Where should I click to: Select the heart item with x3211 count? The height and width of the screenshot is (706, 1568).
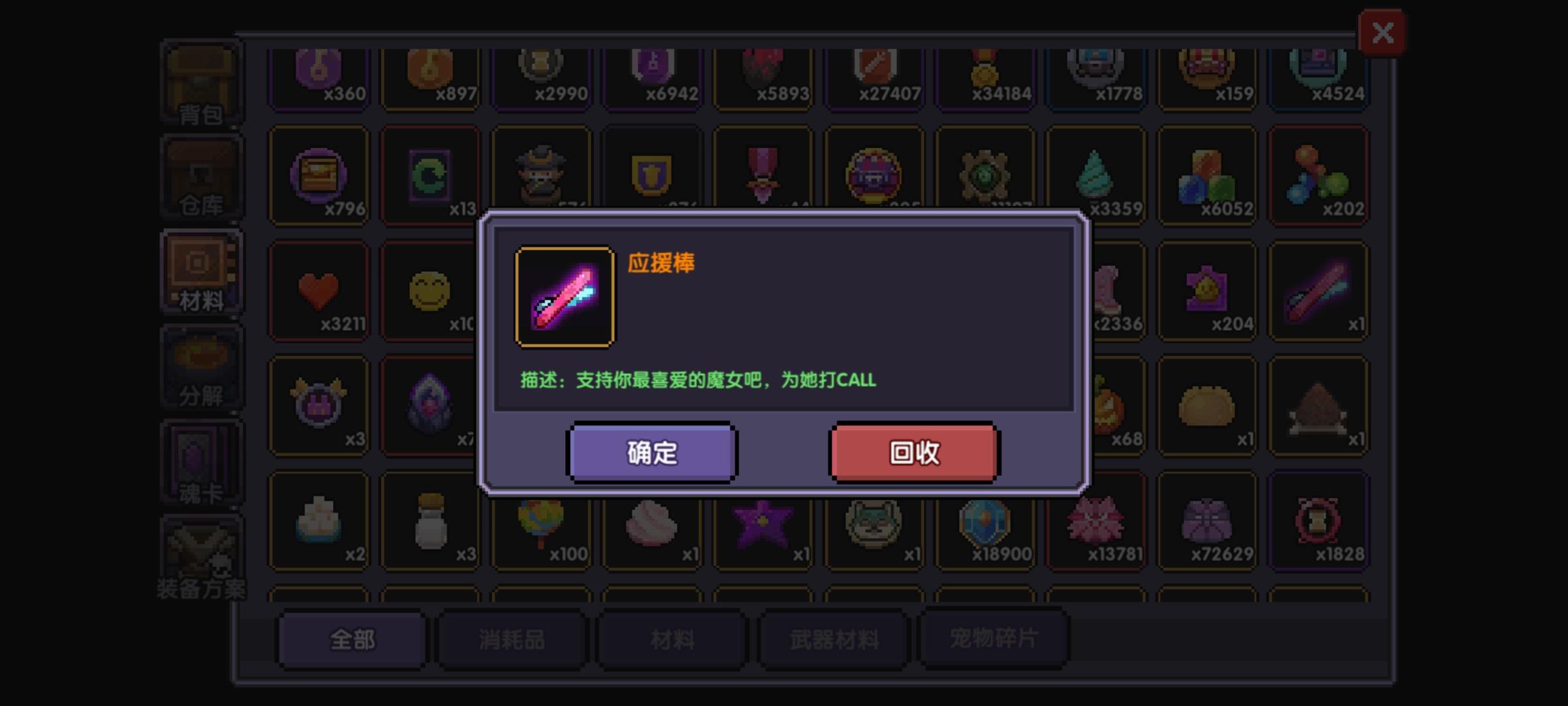coord(319,291)
